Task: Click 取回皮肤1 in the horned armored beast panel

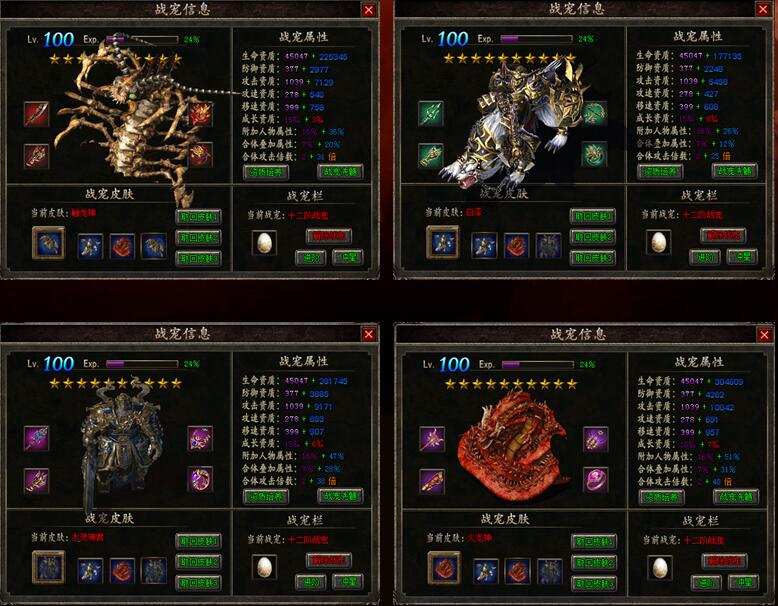Action: tap(198, 542)
